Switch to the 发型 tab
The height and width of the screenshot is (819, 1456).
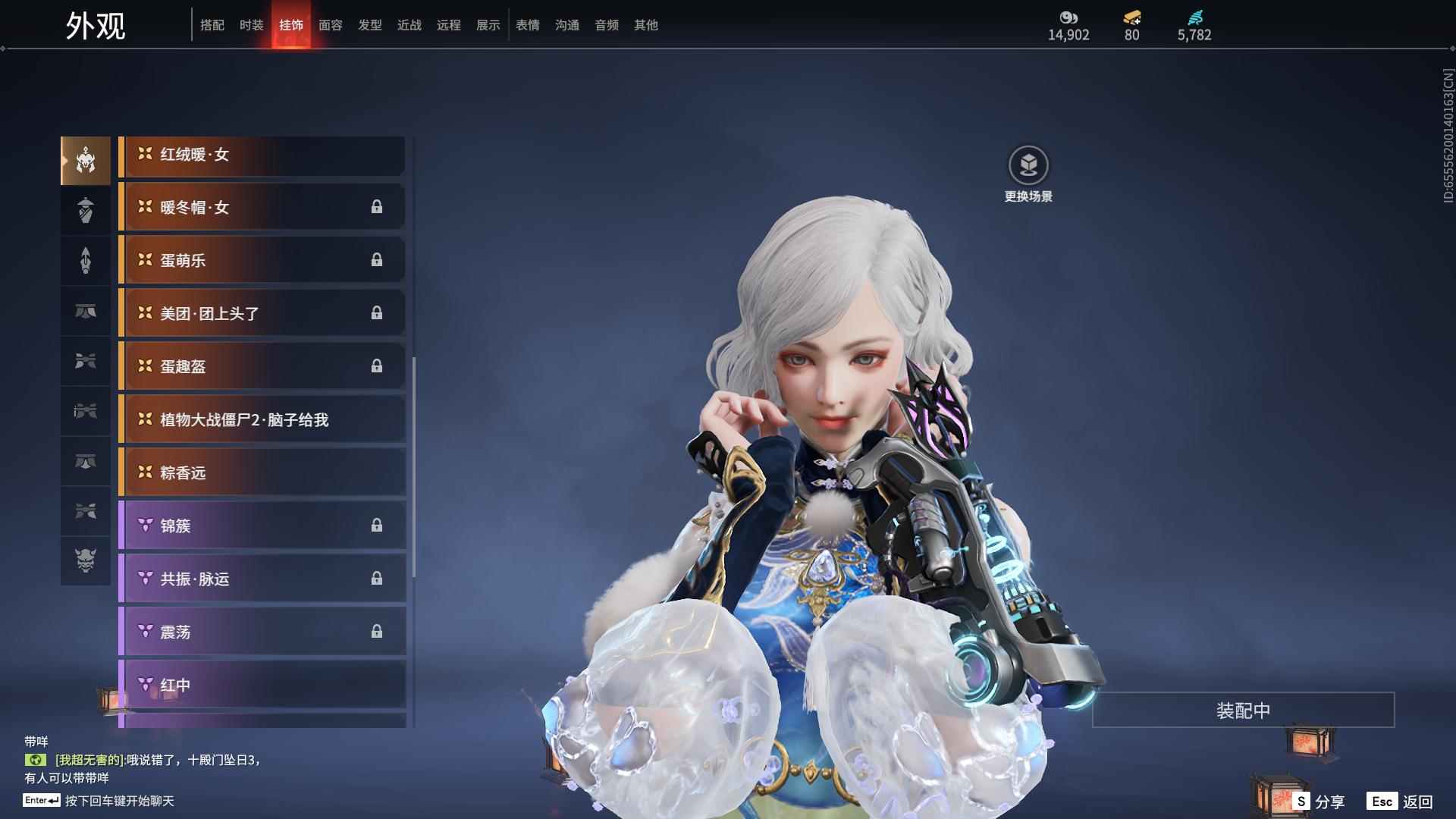point(370,25)
